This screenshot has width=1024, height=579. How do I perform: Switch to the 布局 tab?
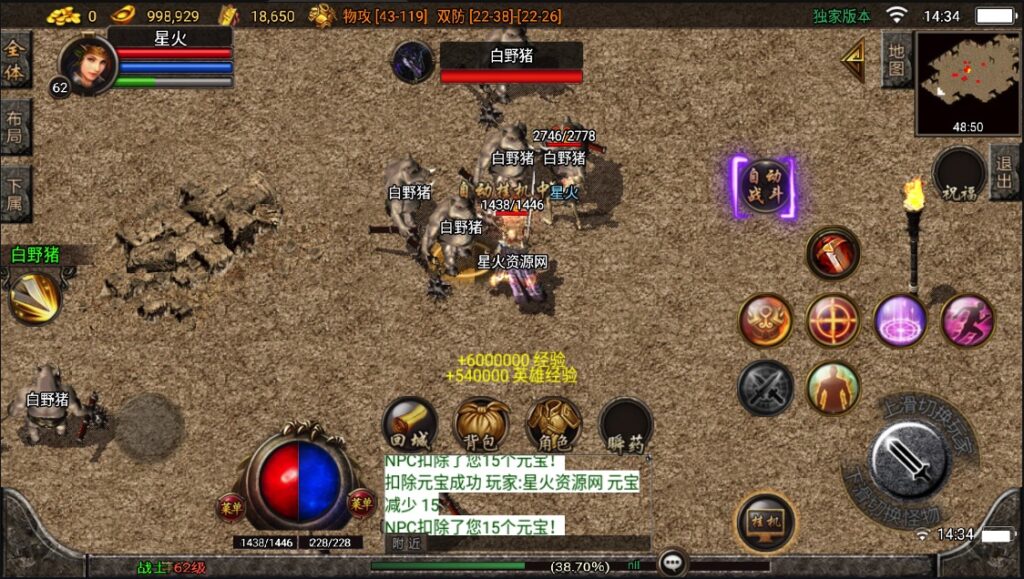click(15, 127)
